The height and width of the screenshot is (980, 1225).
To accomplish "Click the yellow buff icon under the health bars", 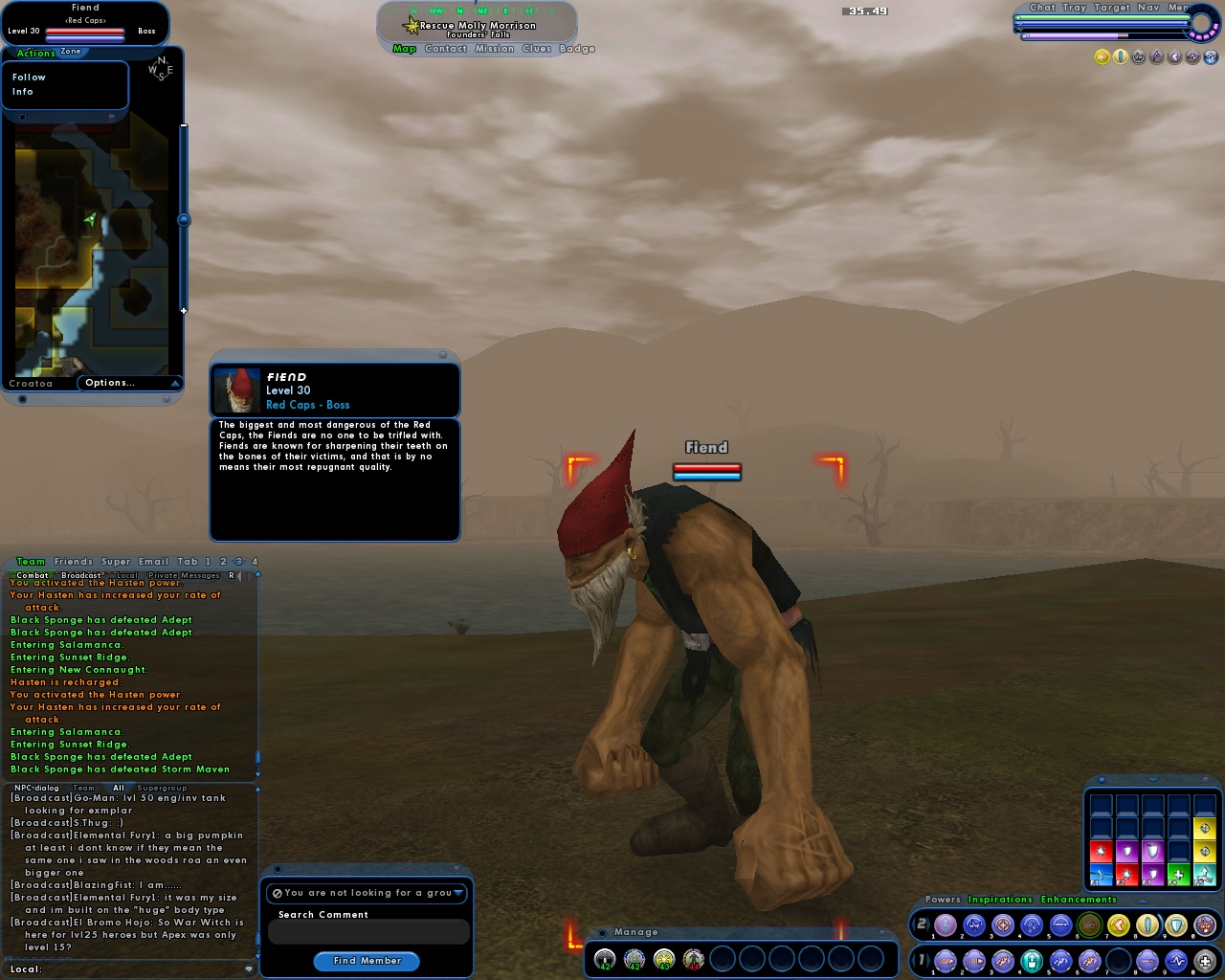I will (x=1102, y=56).
